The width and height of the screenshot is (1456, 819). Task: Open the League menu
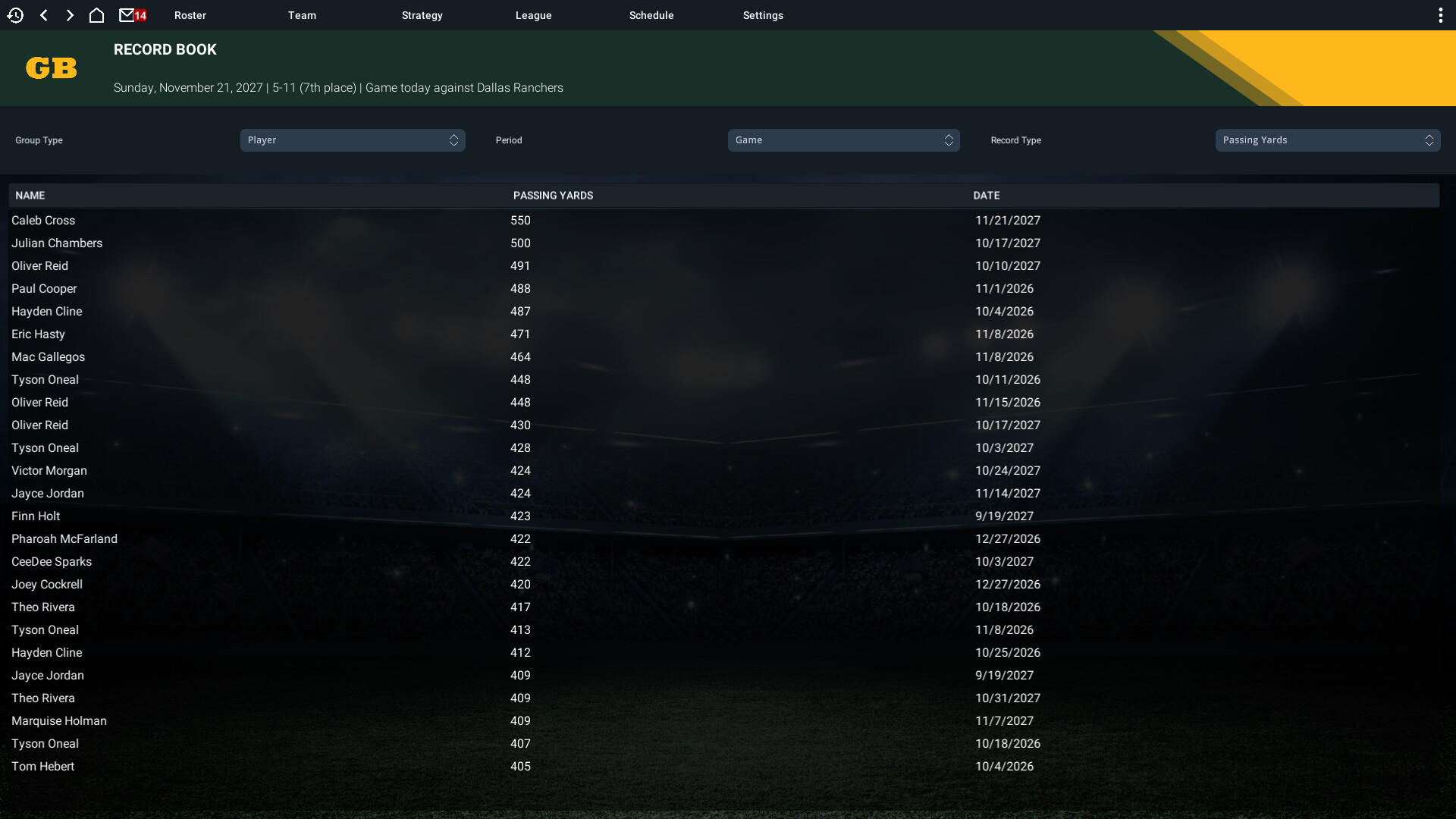point(533,14)
